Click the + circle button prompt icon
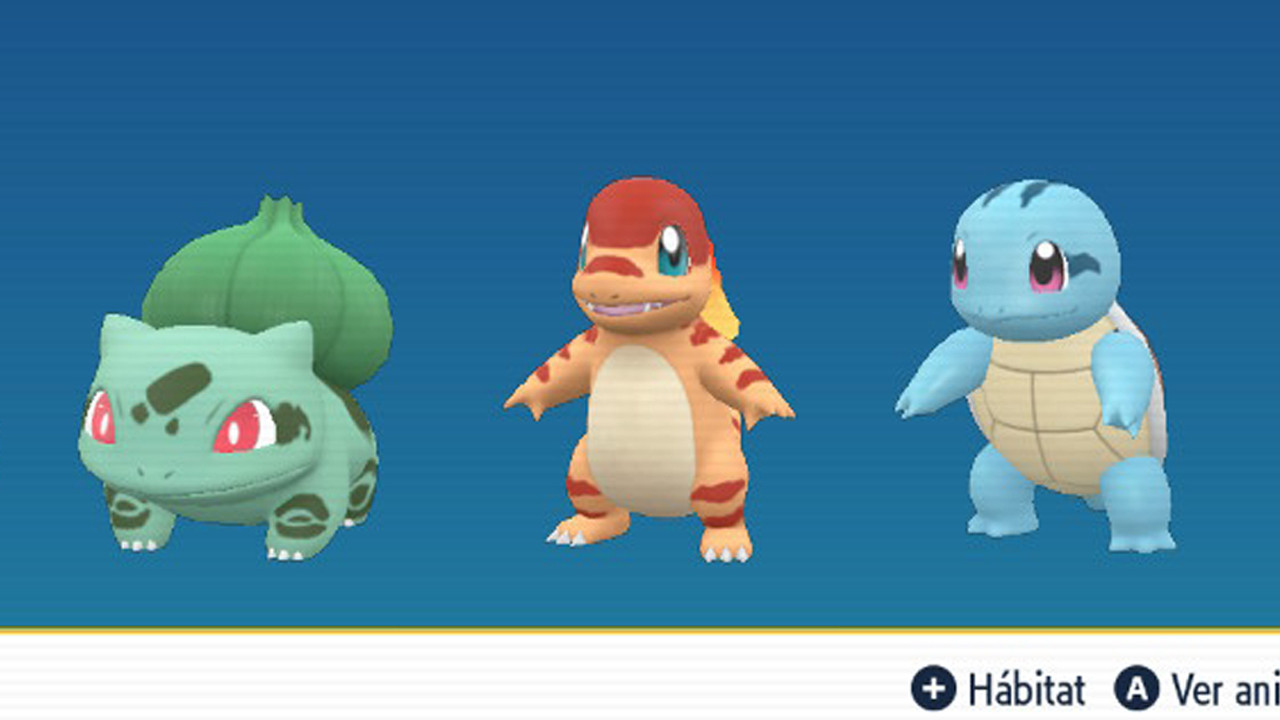 click(934, 689)
